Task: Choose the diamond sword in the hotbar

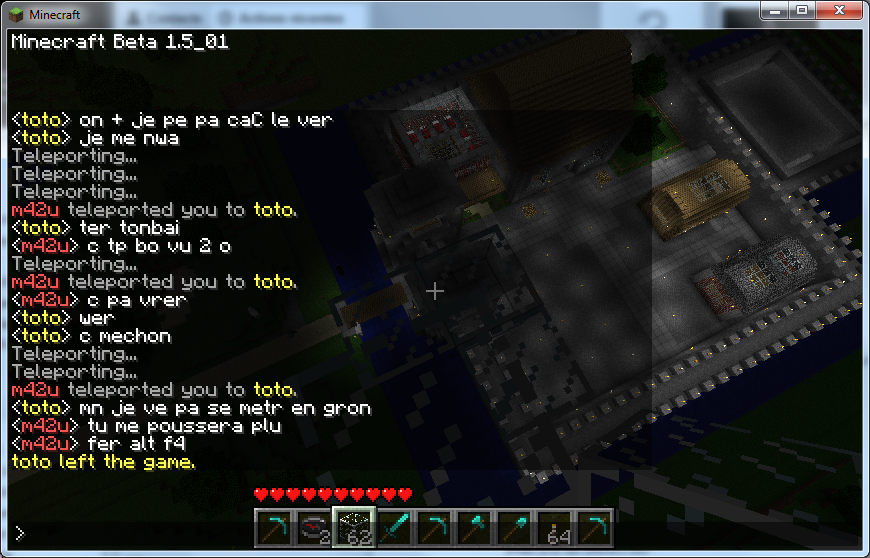Action: click(393, 528)
